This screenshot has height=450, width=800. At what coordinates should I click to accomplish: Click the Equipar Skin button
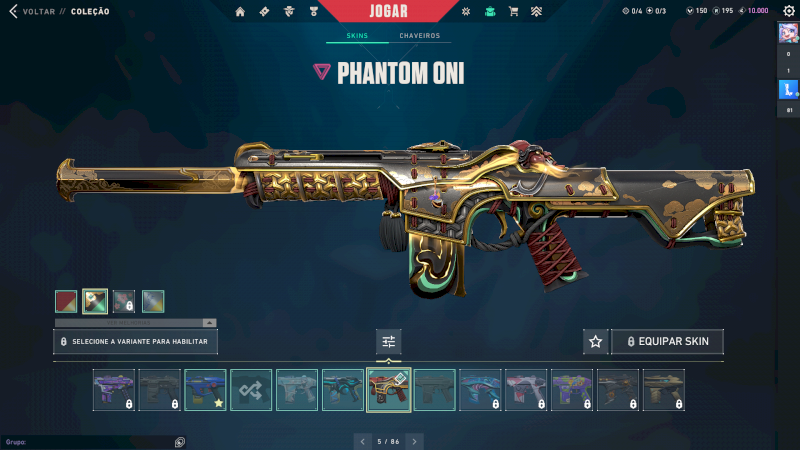tap(667, 342)
